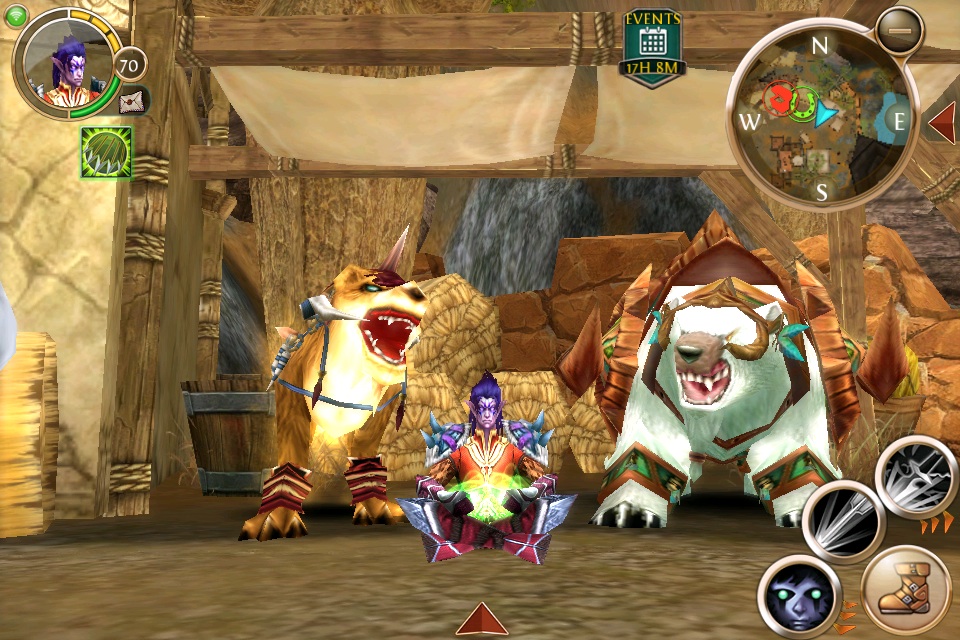The image size is (960, 640).
Task: Open the mail envelope icon
Action: point(133,100)
